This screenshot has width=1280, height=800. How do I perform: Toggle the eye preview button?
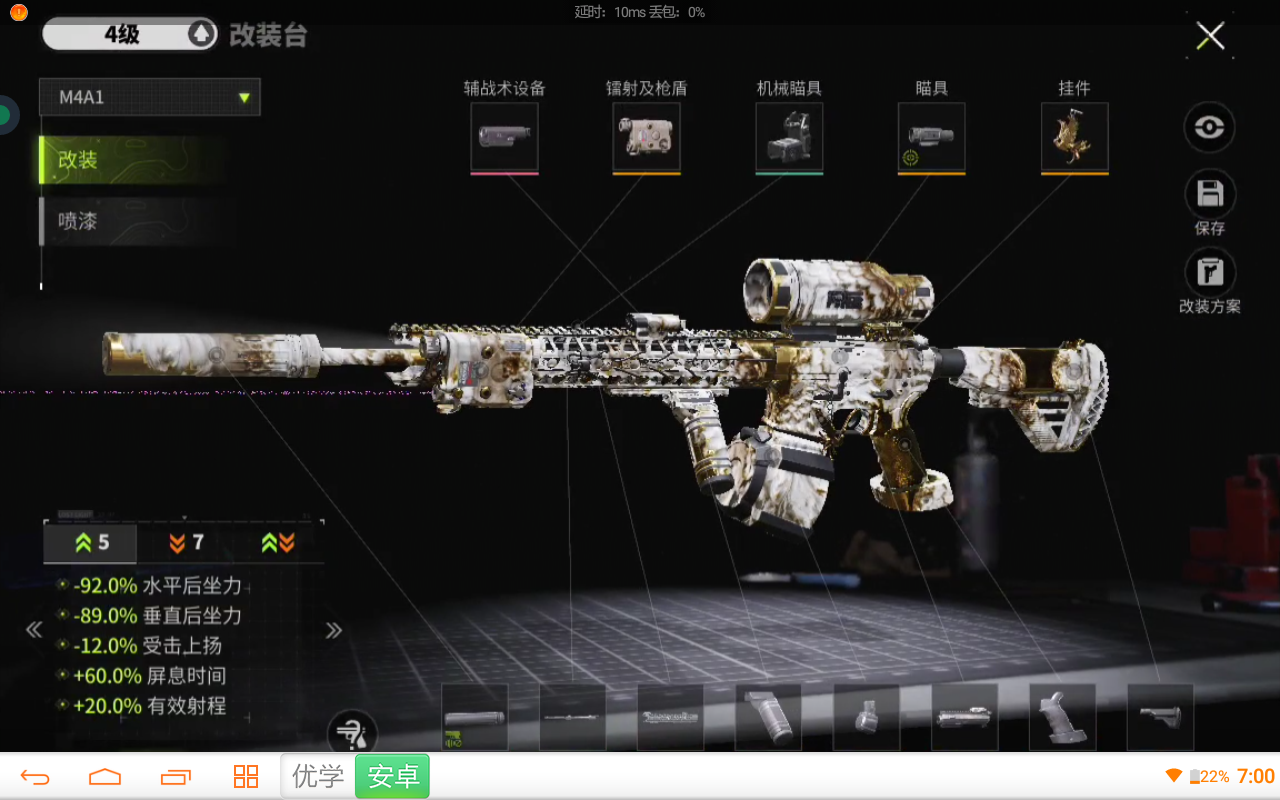(1210, 128)
